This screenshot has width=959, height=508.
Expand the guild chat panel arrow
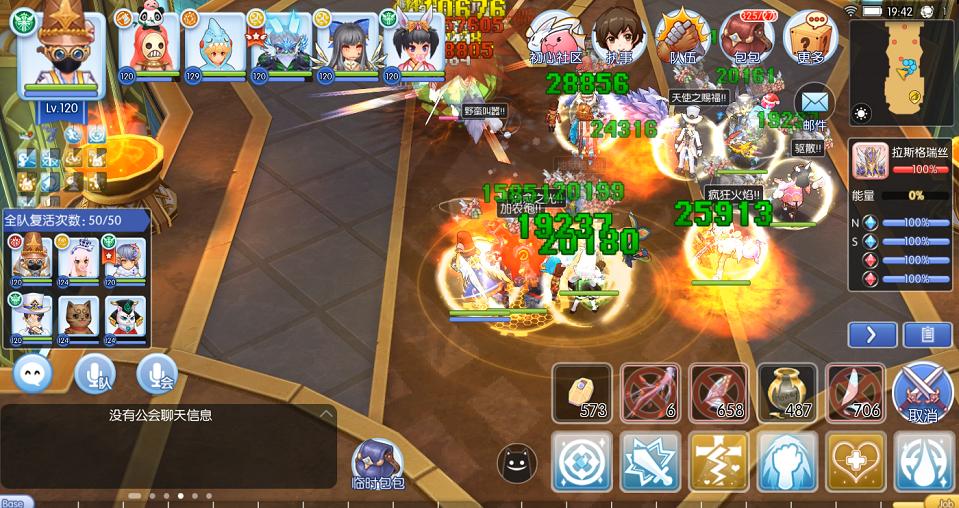click(325, 414)
